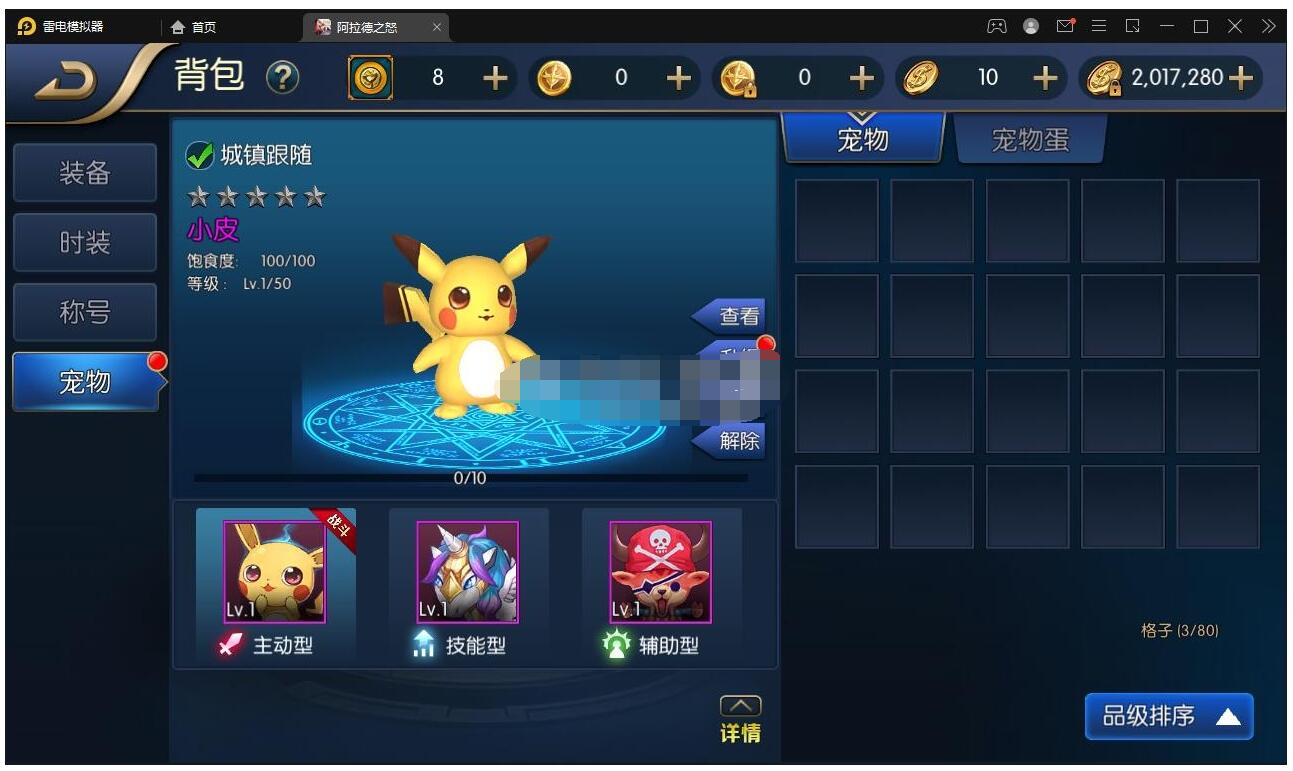1293x771 pixels.
Task: Switch to the 装备 equipment tab
Action: click(85, 173)
